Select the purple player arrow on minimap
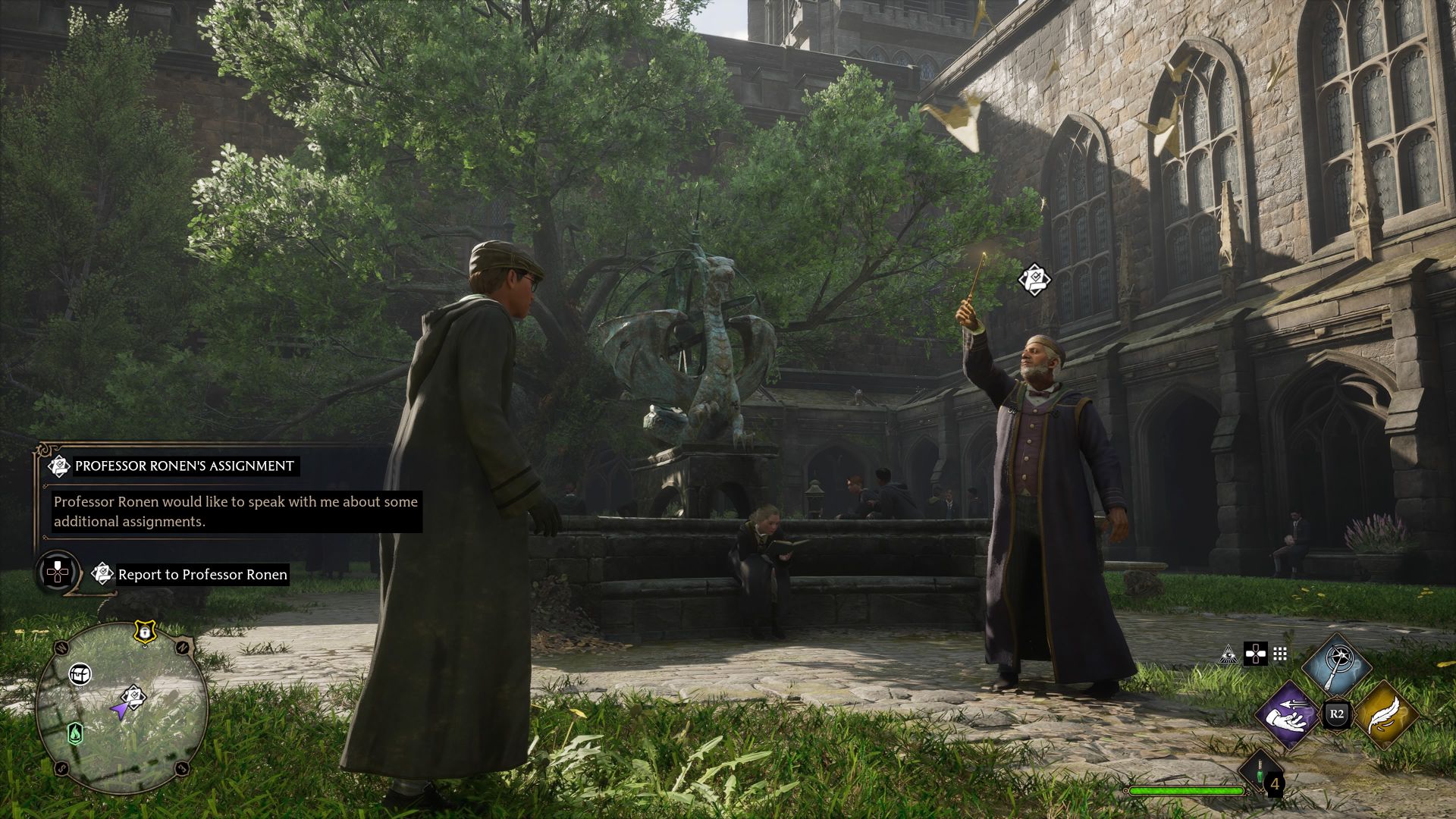 pyautogui.click(x=120, y=711)
